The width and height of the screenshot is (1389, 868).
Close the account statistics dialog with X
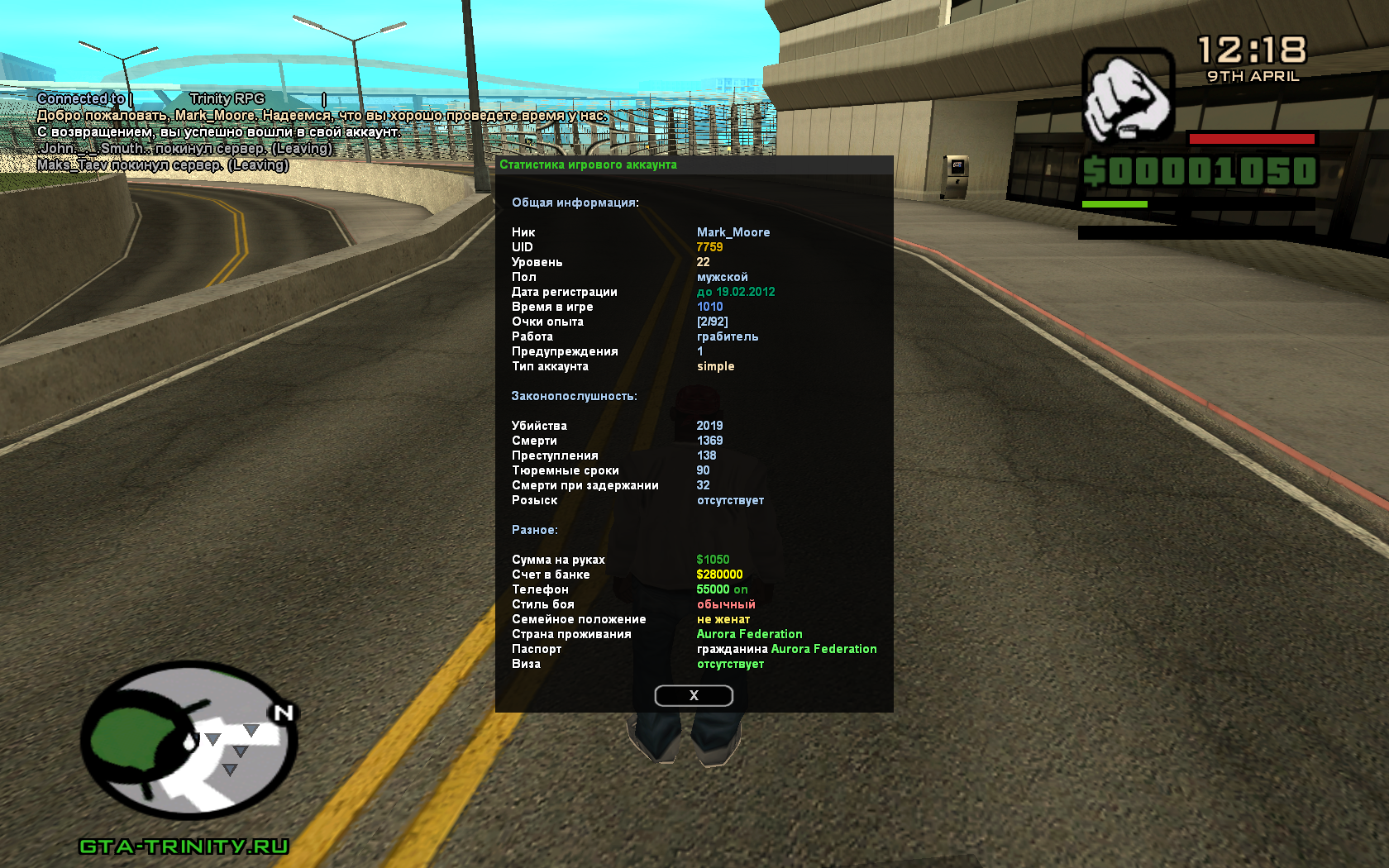[694, 696]
